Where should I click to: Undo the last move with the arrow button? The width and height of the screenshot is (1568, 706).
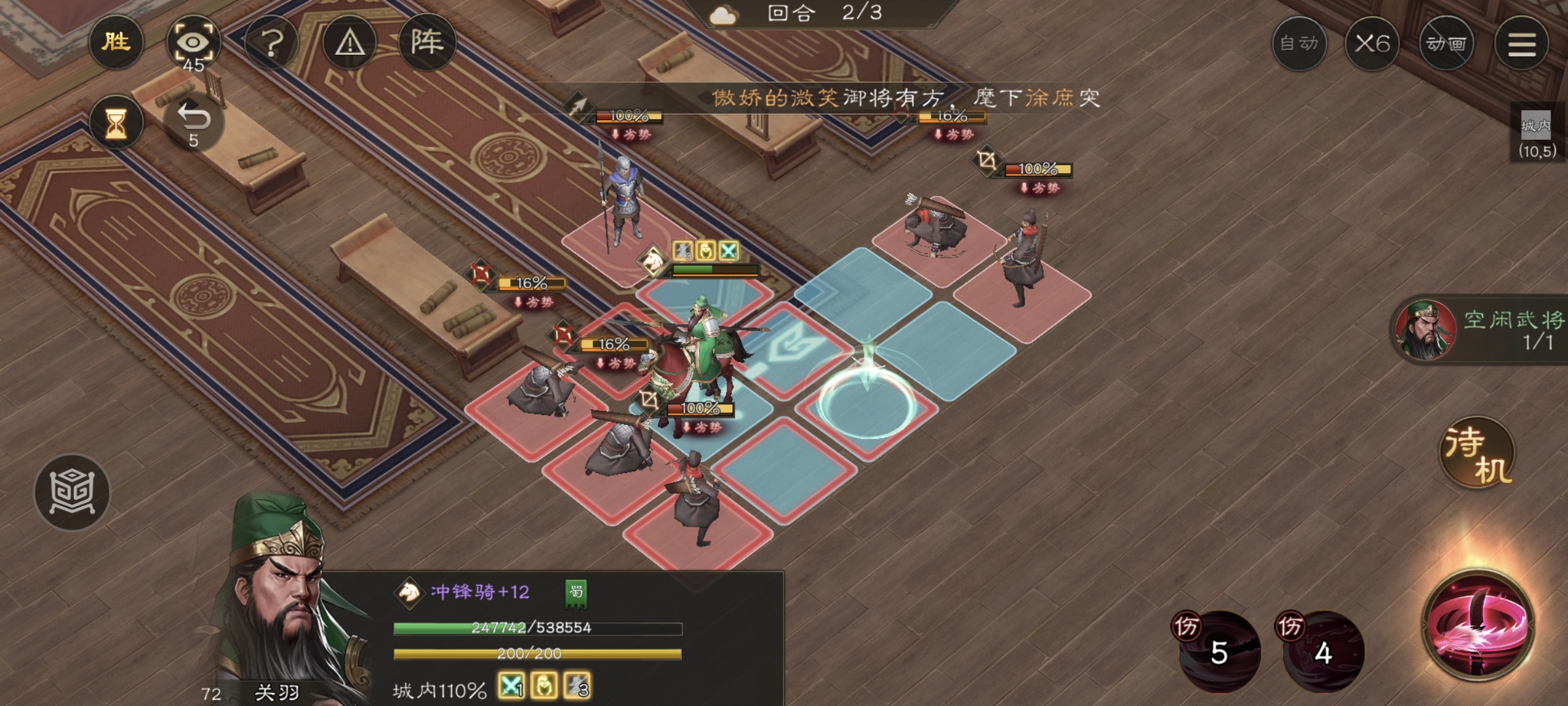[193, 122]
